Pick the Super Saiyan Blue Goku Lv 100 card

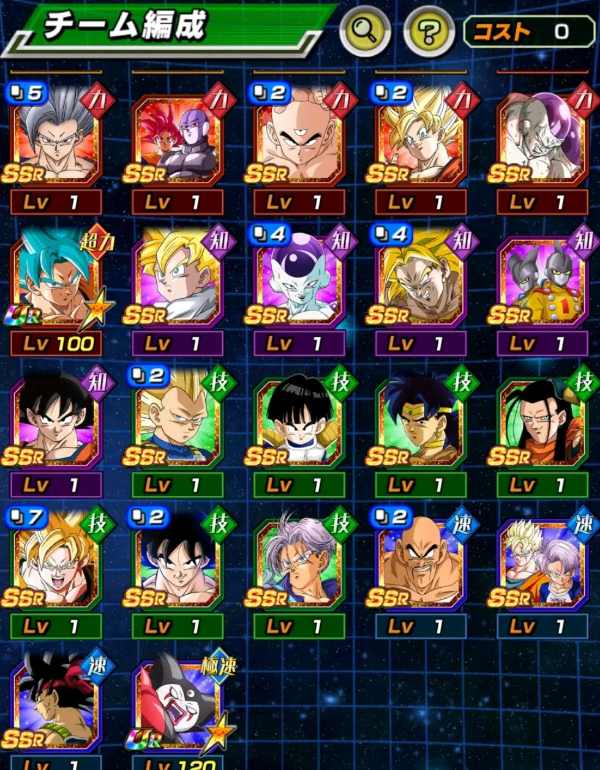tap(56, 281)
